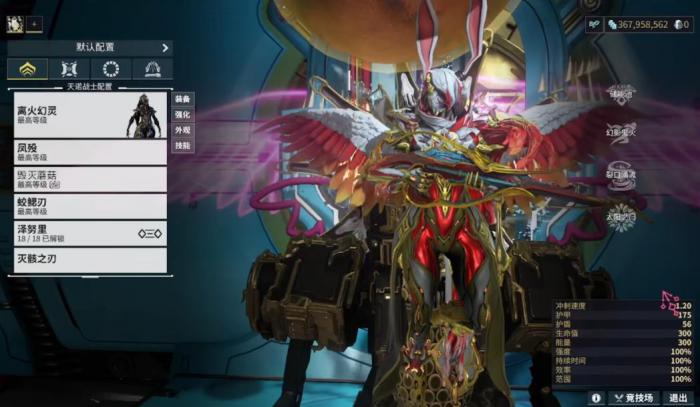700x407 pixels.
Task: Click the 太阳之门 ability icon
Action: point(620,217)
